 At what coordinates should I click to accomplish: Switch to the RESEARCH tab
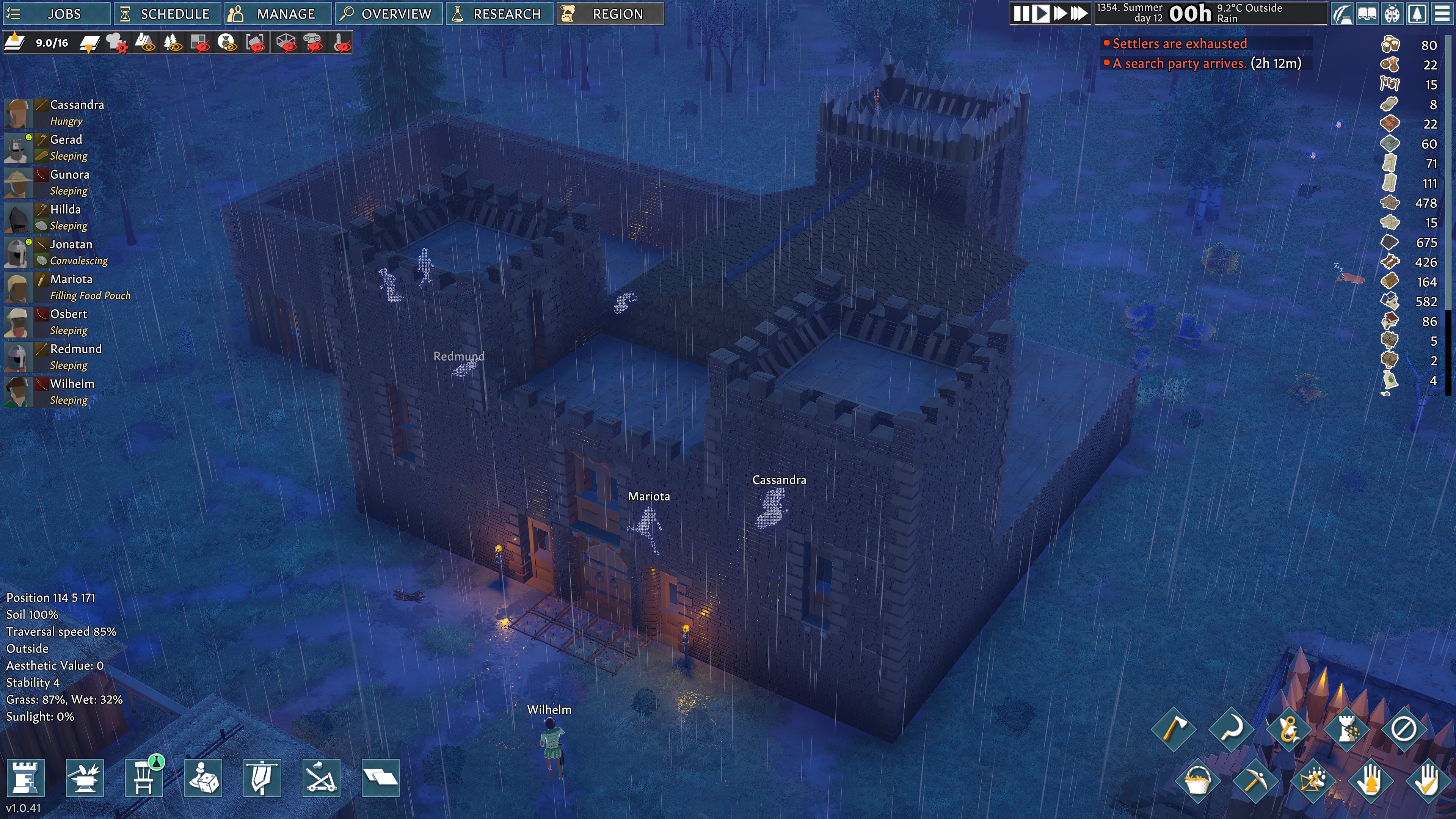(500, 14)
